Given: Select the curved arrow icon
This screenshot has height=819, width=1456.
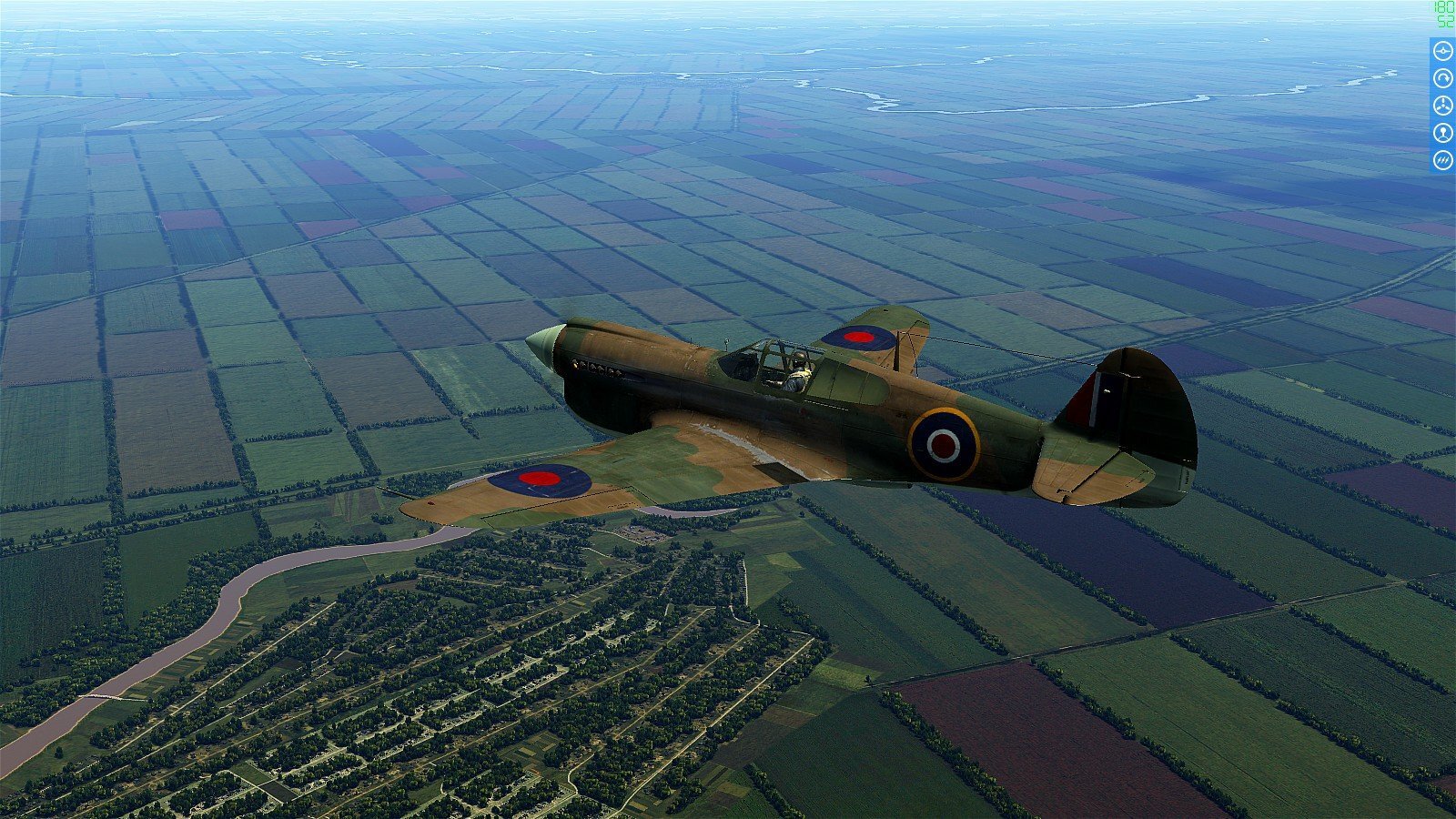Looking at the screenshot, I should pyautogui.click(x=1442, y=78).
